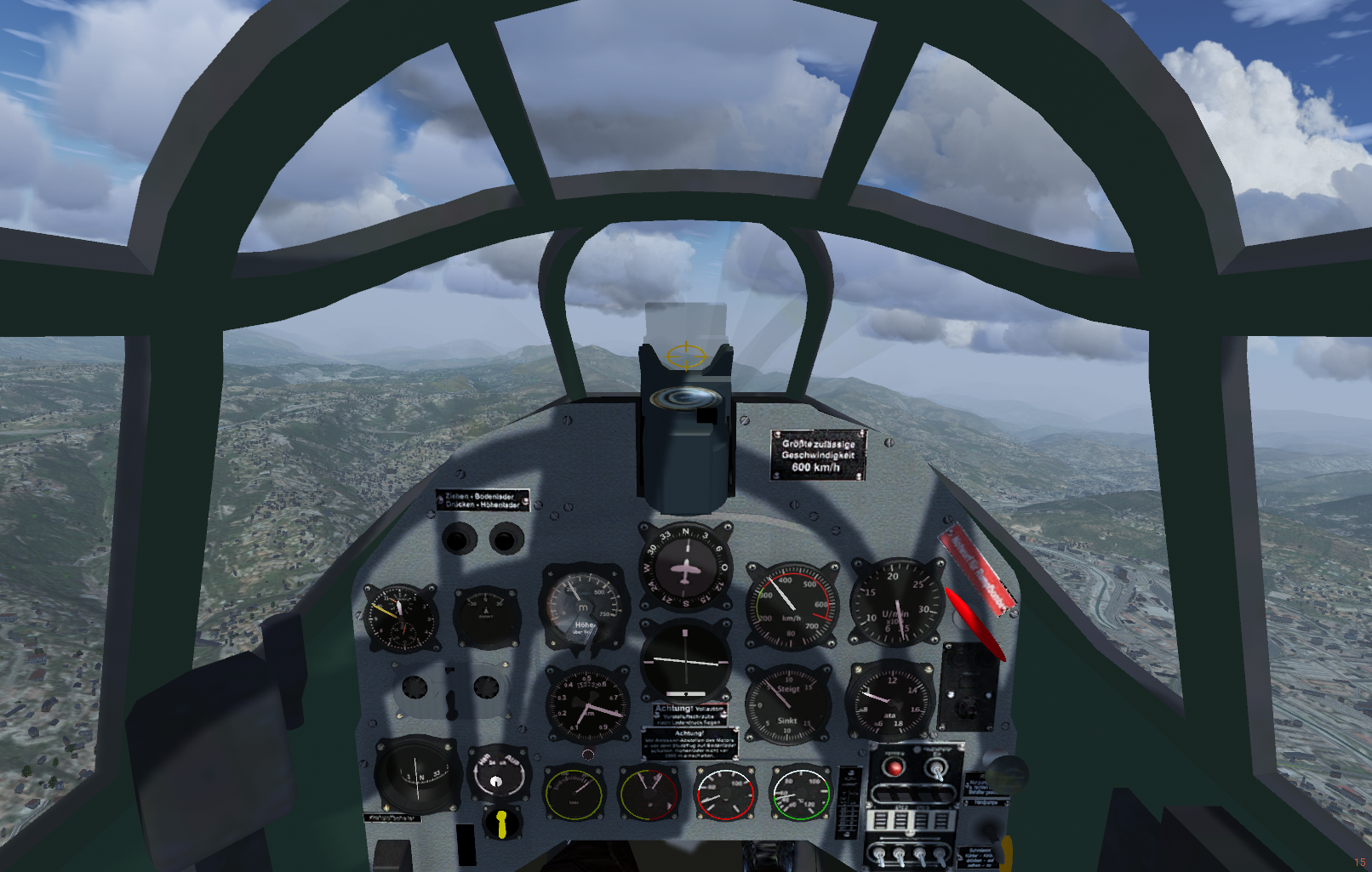
Task: Flip the toggle switch beside the red button
Action: click(x=937, y=768)
